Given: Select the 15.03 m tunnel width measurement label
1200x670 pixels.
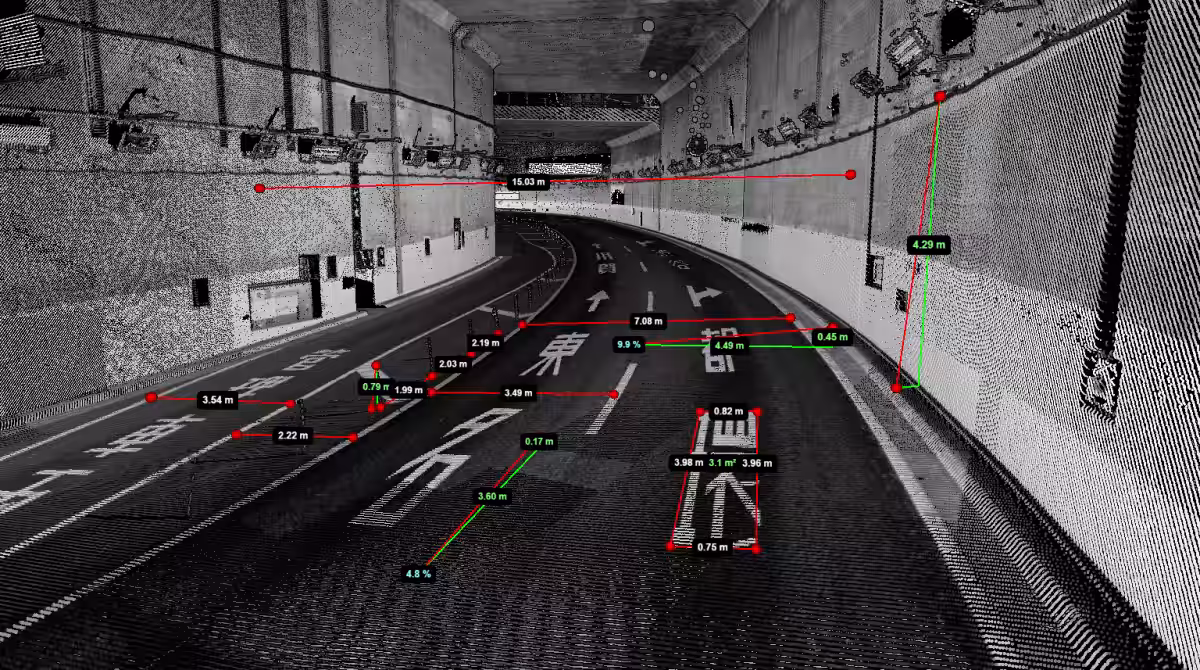Looking at the screenshot, I should click(x=527, y=182).
